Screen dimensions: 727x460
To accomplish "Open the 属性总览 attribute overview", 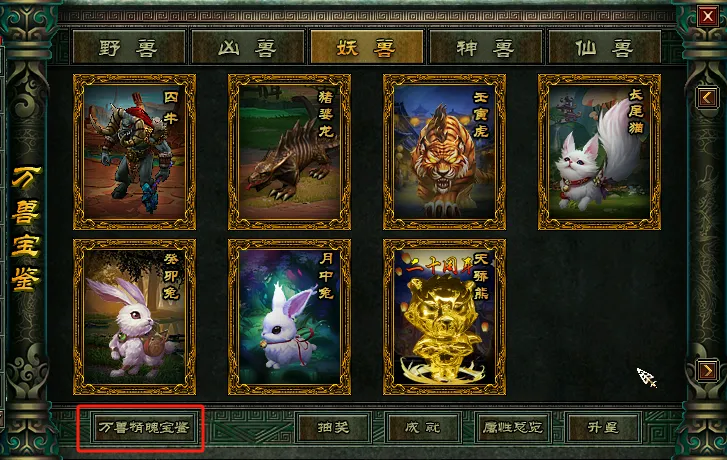I will pyautogui.click(x=513, y=428).
